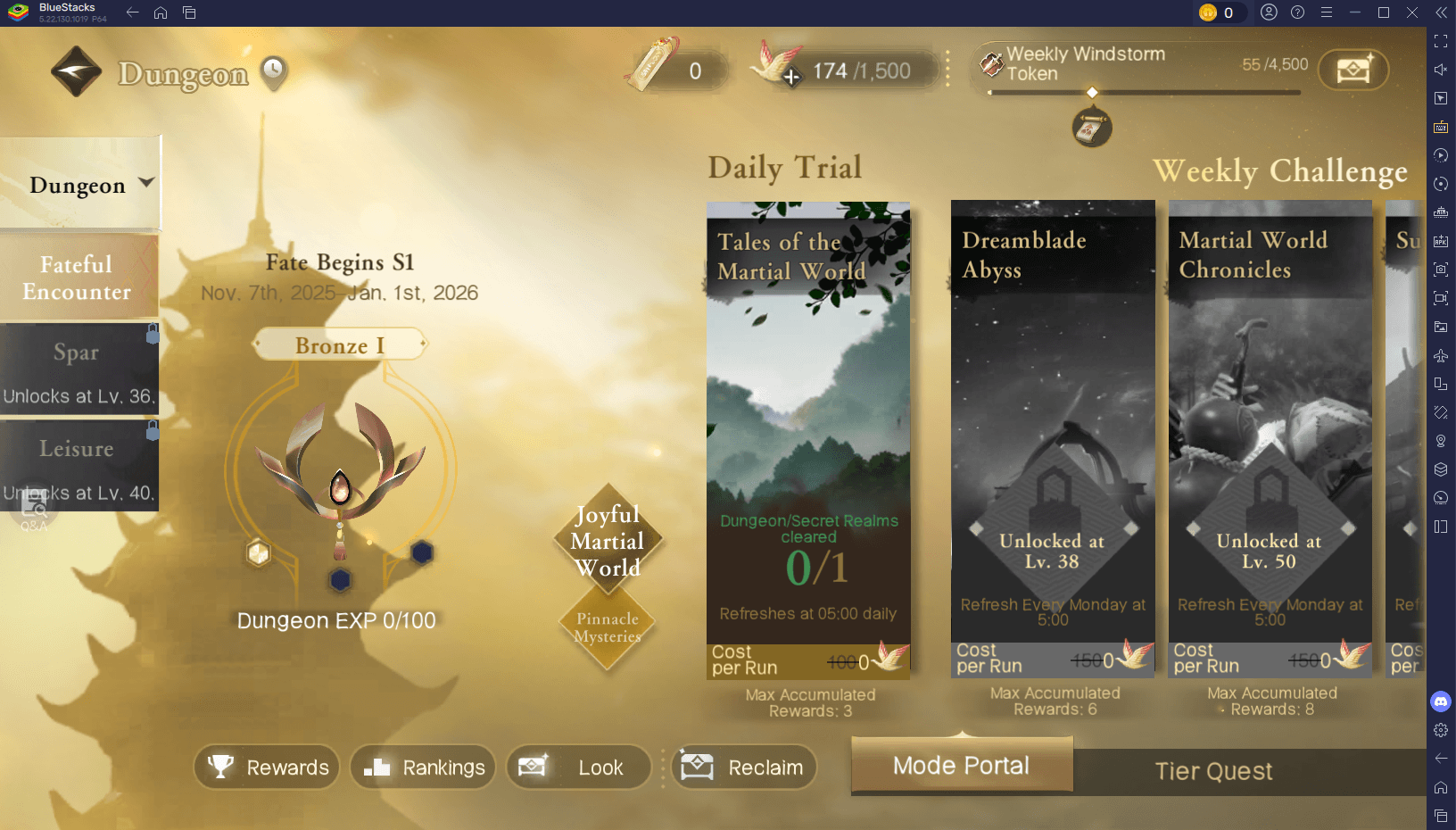Open the install APK sidebar icon

pyautogui.click(x=1441, y=241)
